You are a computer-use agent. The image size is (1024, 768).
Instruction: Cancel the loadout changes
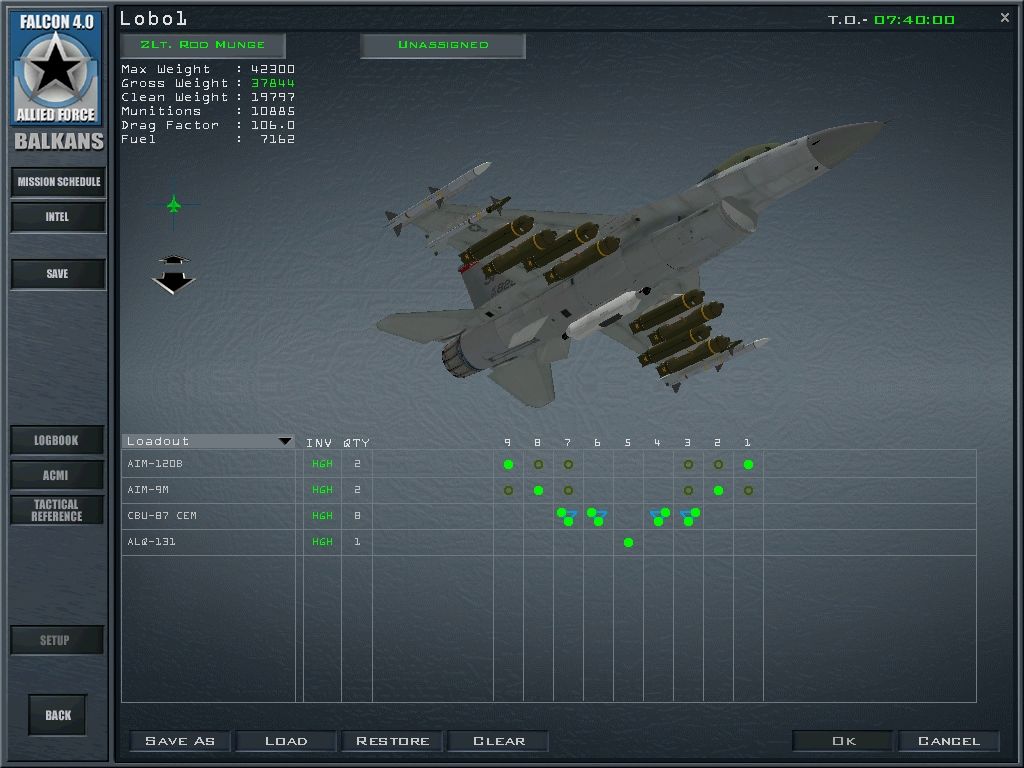tap(949, 741)
